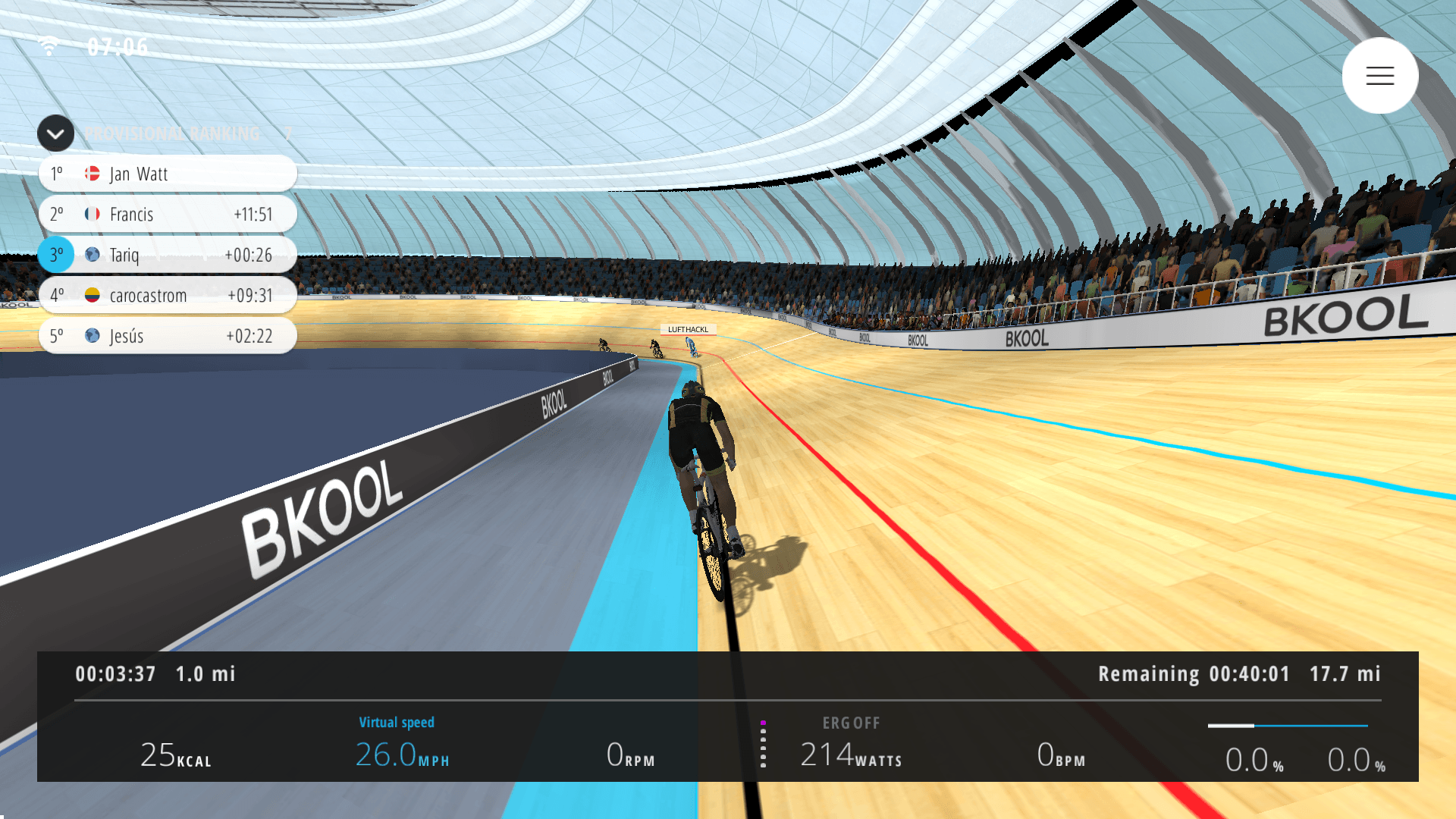Click the WiFi status icon

click(x=50, y=45)
